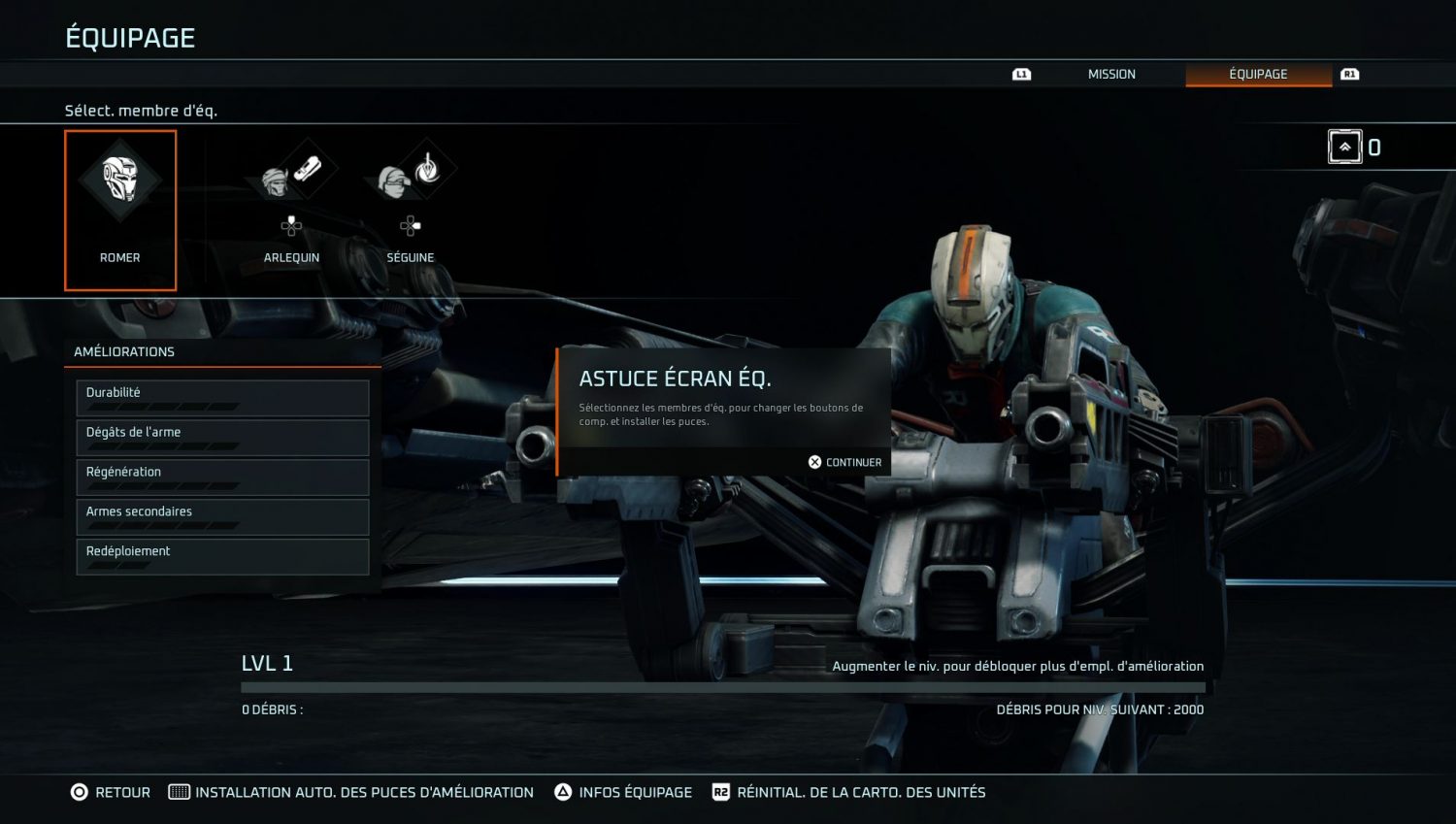Dismiss the tip with Continuer
Screen dimensions: 1456x824
[844, 462]
